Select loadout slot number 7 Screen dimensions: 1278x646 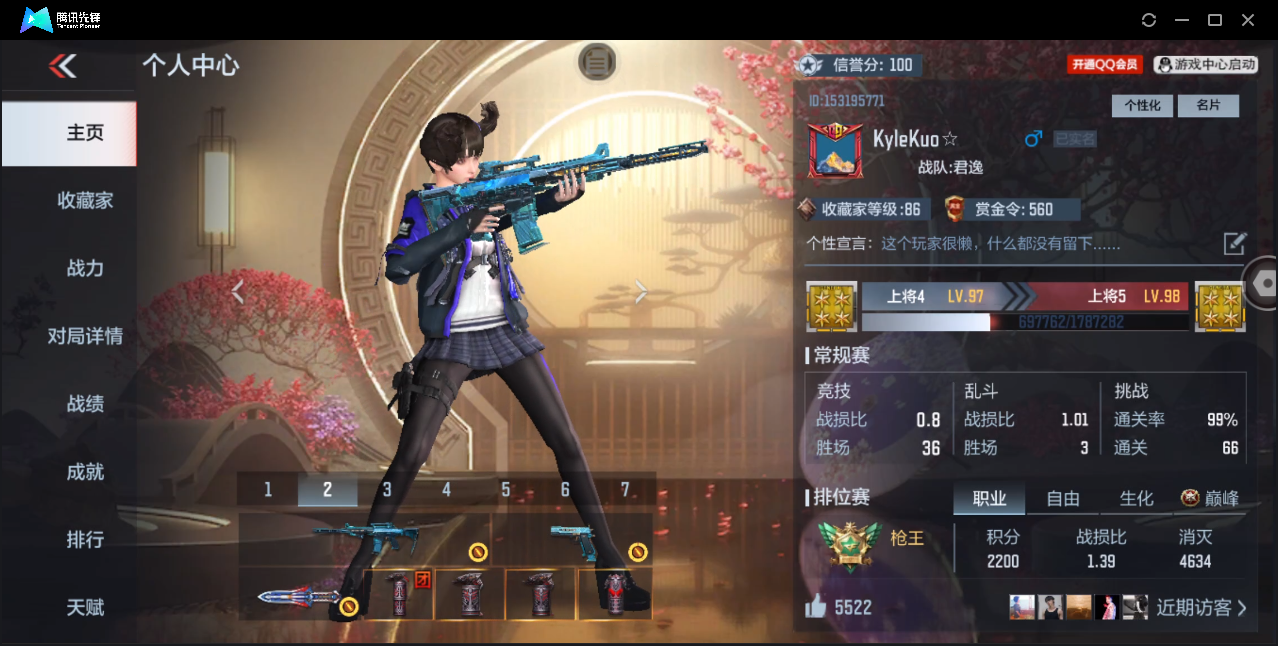coord(625,489)
